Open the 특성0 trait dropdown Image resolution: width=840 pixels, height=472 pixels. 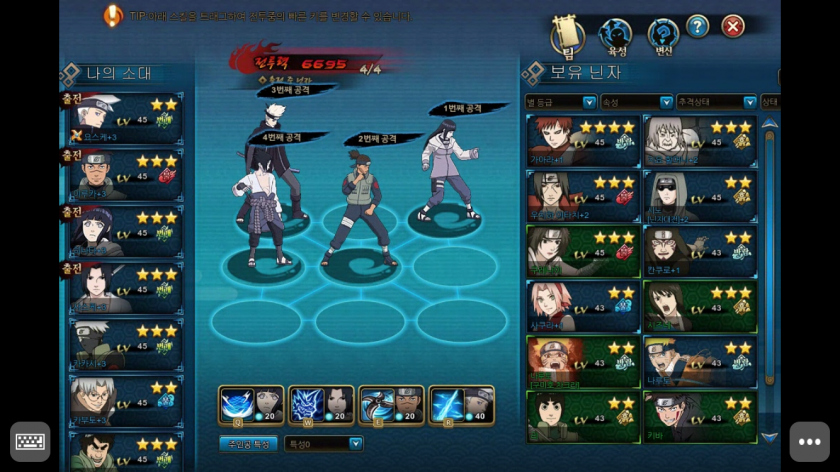324,443
